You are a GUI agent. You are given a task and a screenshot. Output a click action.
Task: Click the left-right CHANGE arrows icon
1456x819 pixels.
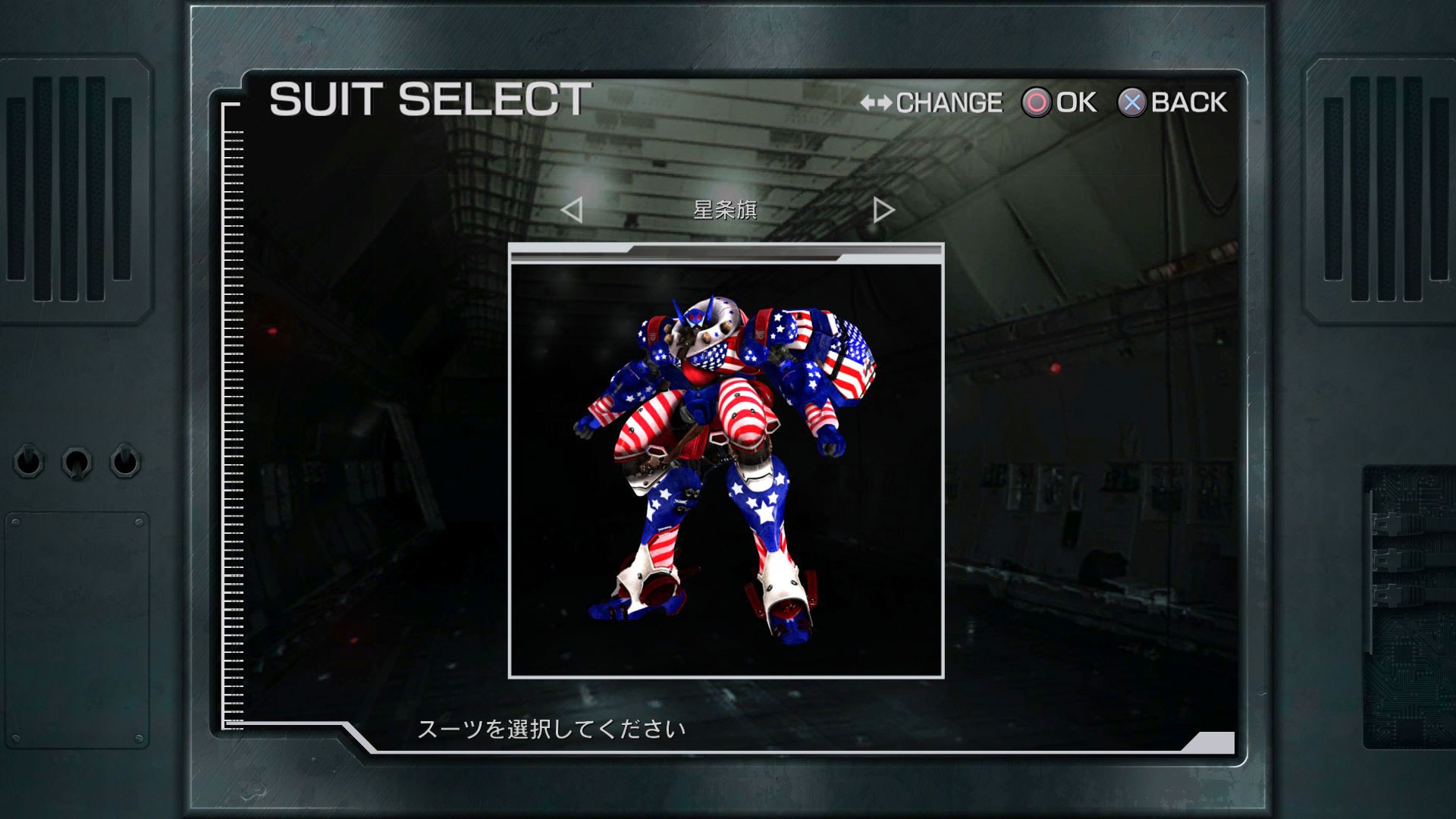click(x=877, y=102)
